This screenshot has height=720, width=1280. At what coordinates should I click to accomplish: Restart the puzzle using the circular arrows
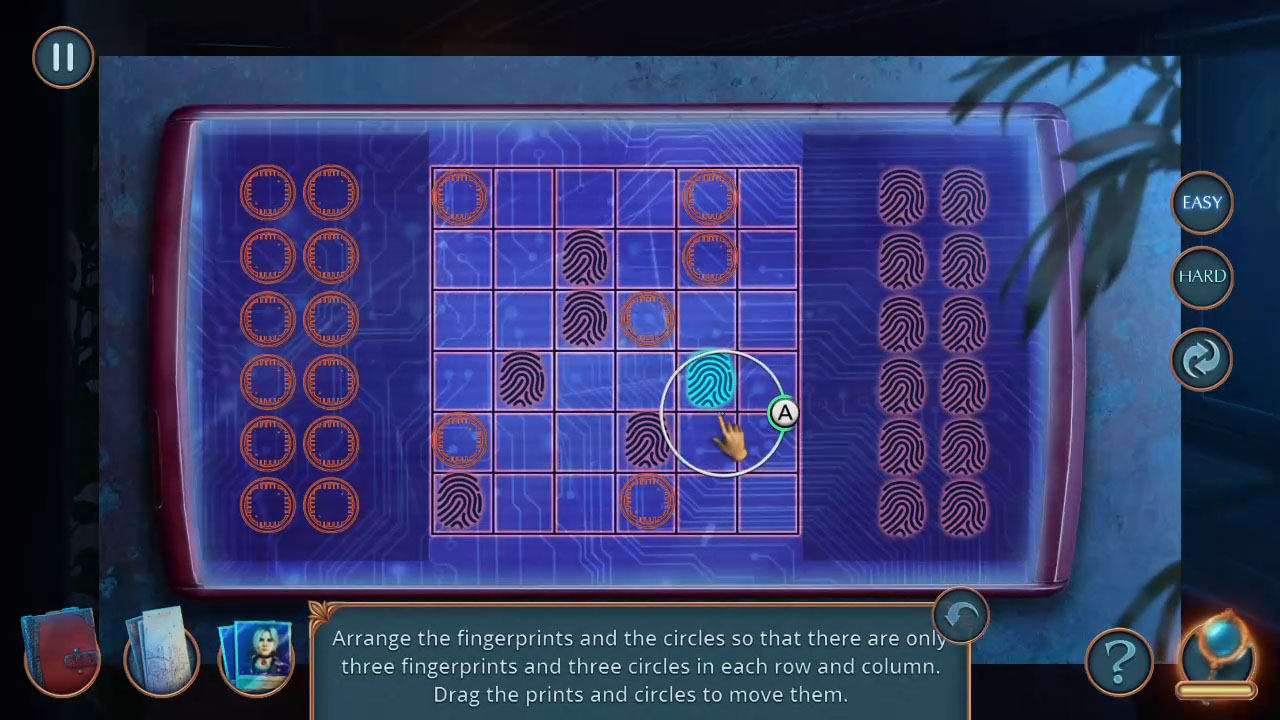pyautogui.click(x=1202, y=359)
